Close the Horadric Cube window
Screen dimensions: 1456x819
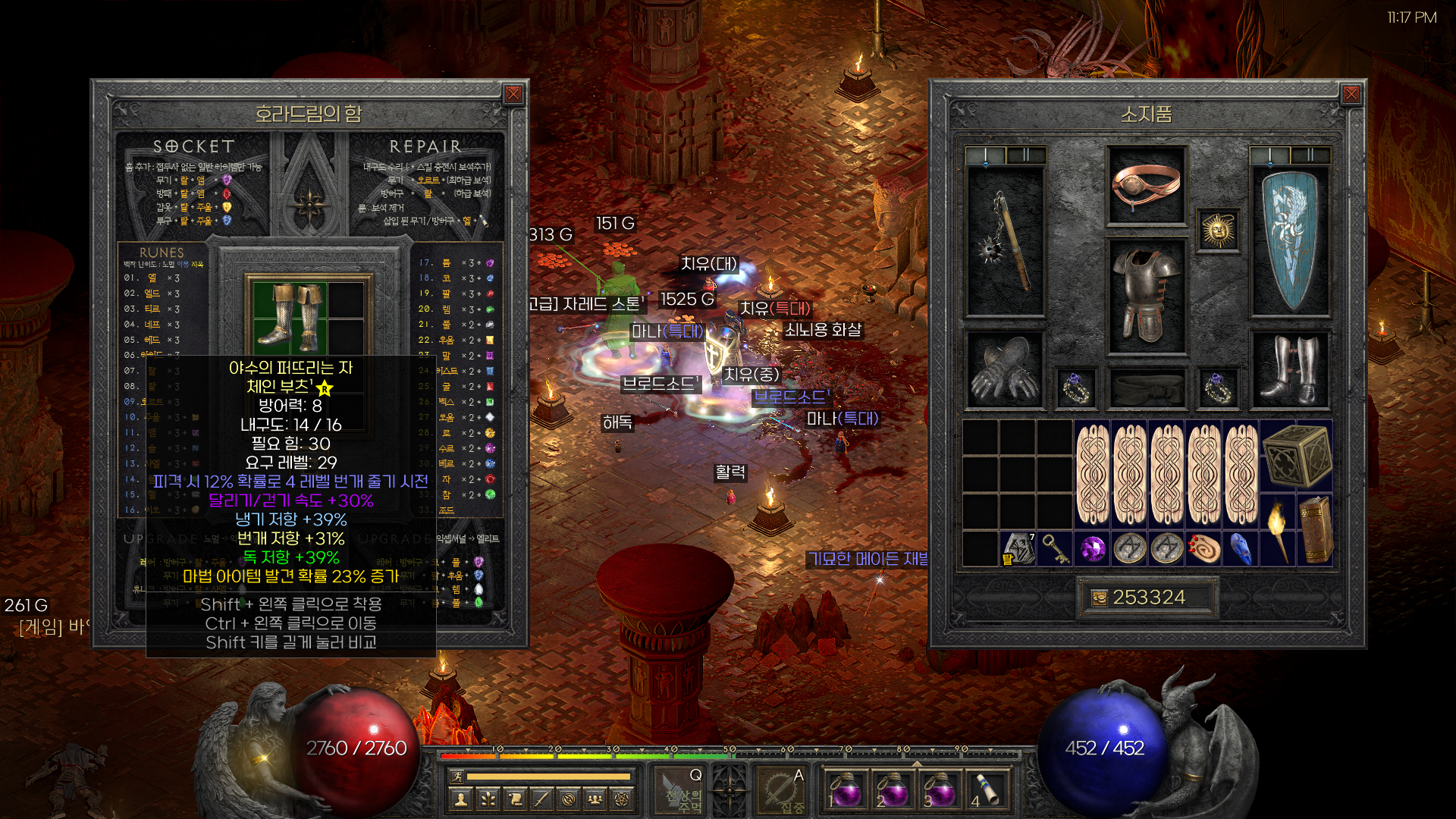pyautogui.click(x=513, y=94)
